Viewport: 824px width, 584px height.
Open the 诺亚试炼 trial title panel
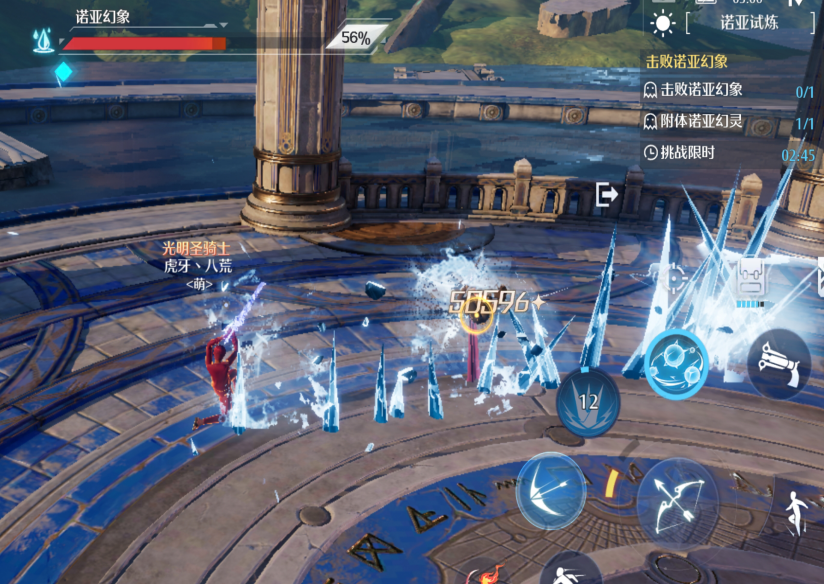(749, 22)
